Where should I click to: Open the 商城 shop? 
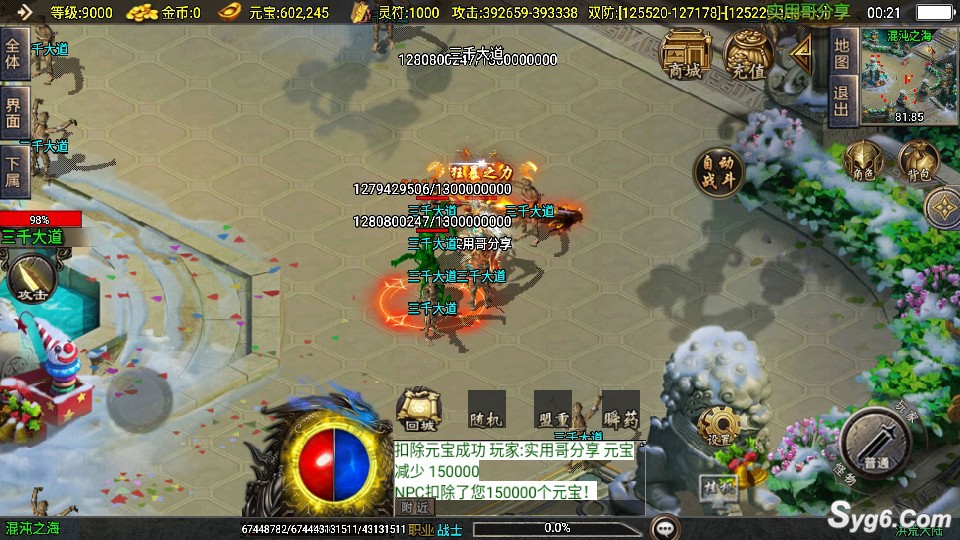click(x=685, y=55)
